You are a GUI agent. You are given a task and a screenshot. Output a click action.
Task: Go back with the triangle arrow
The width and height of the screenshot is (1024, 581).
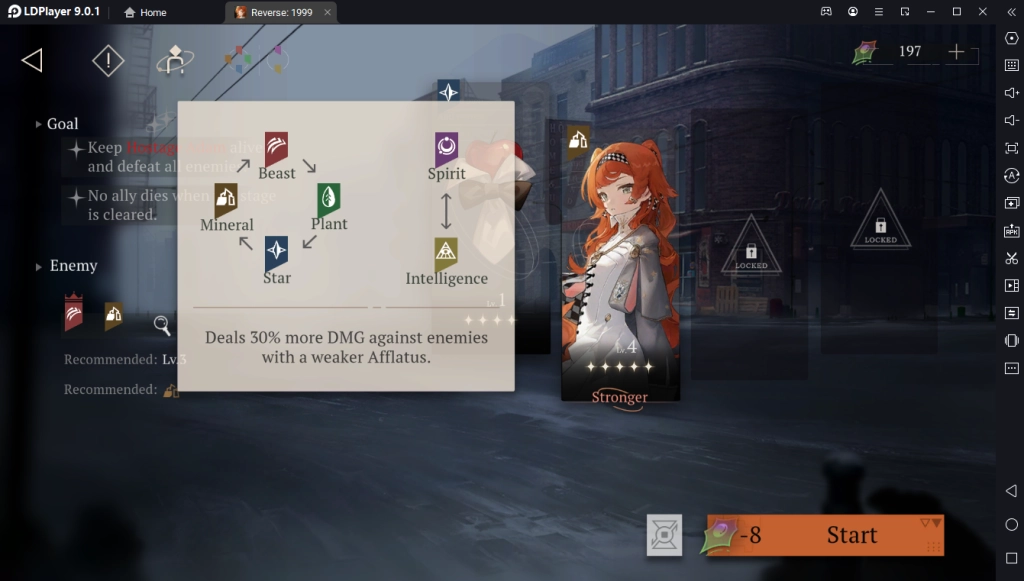coord(32,61)
